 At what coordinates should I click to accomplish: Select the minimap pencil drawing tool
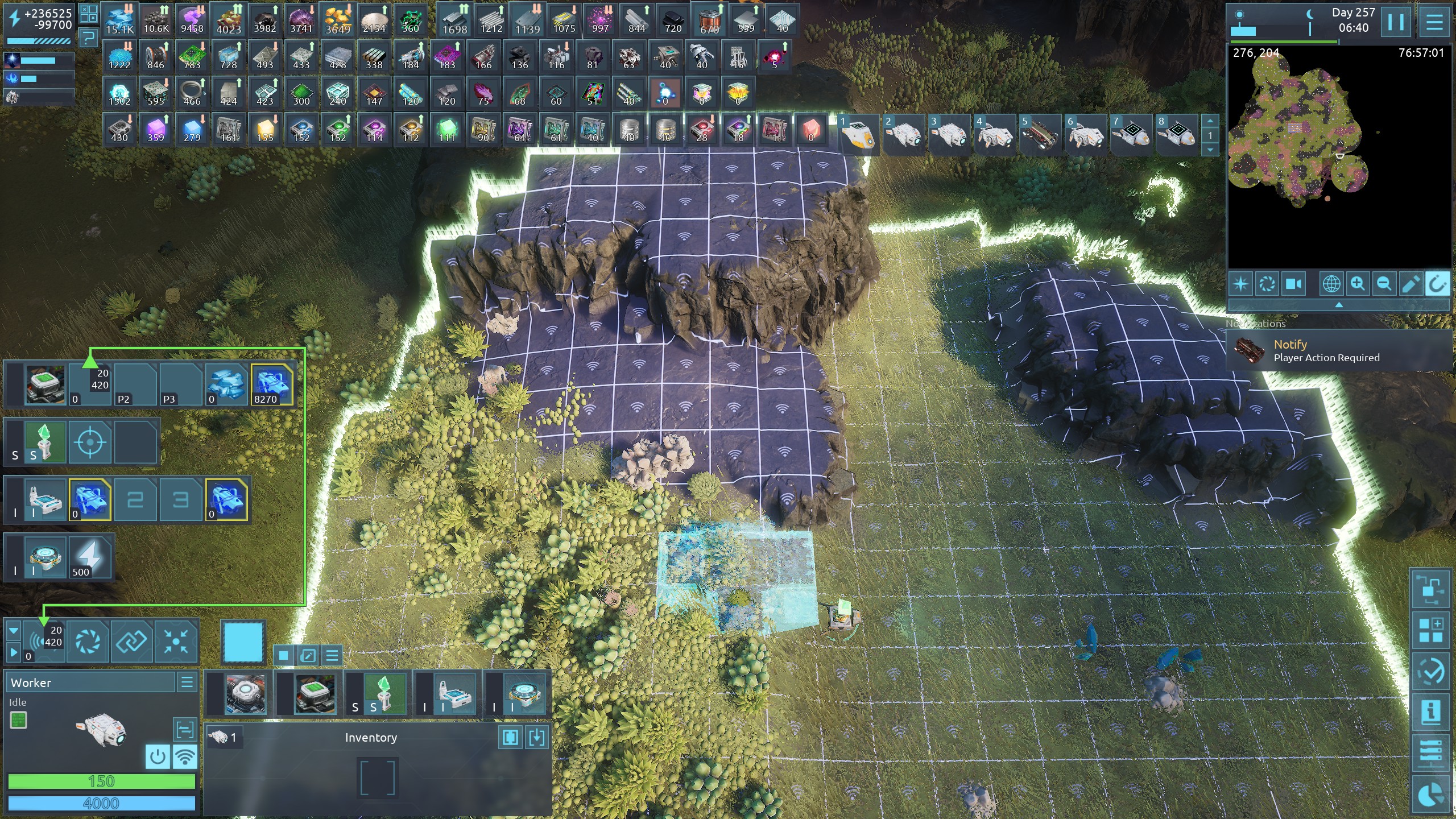click(1410, 284)
